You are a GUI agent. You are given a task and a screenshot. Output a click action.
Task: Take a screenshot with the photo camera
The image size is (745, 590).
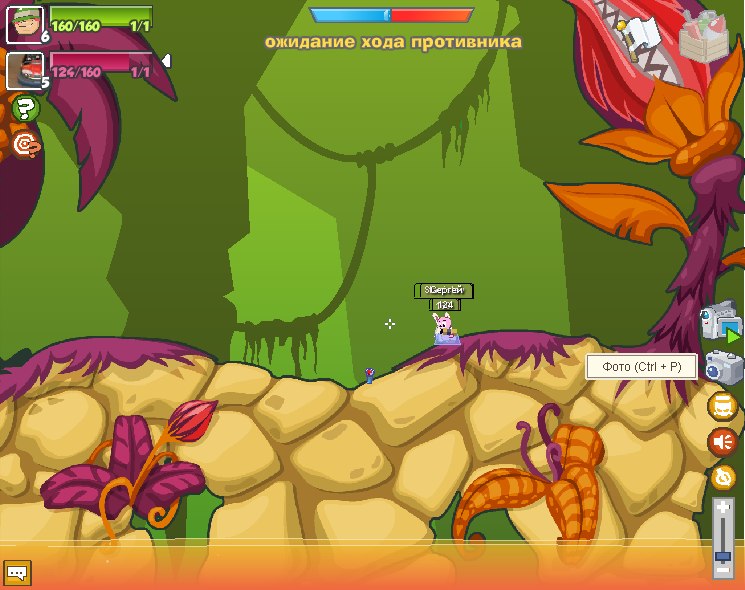[721, 366]
